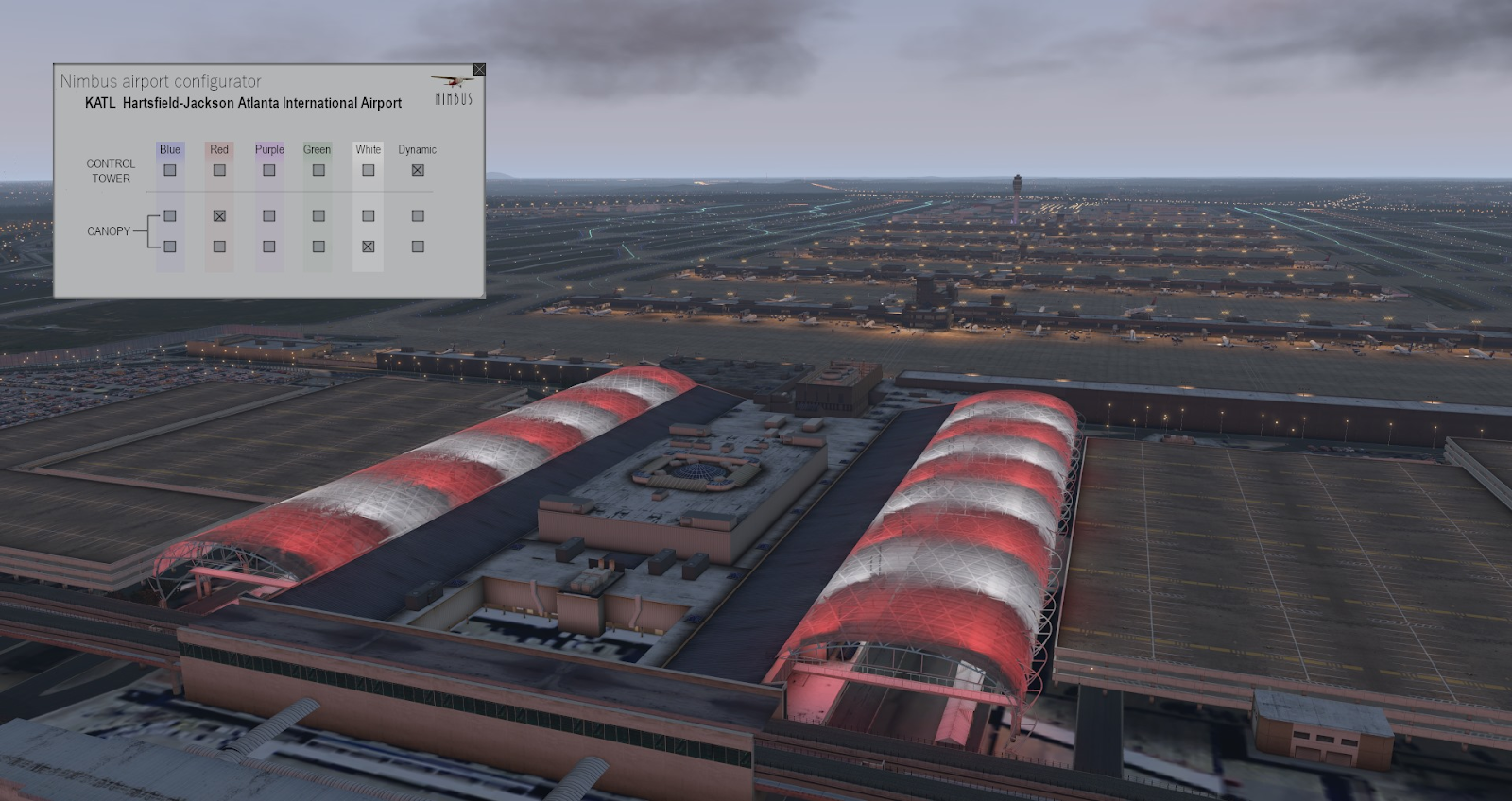This screenshot has width=1512, height=801.
Task: Set control tower lighting to Blue
Action: [x=170, y=170]
